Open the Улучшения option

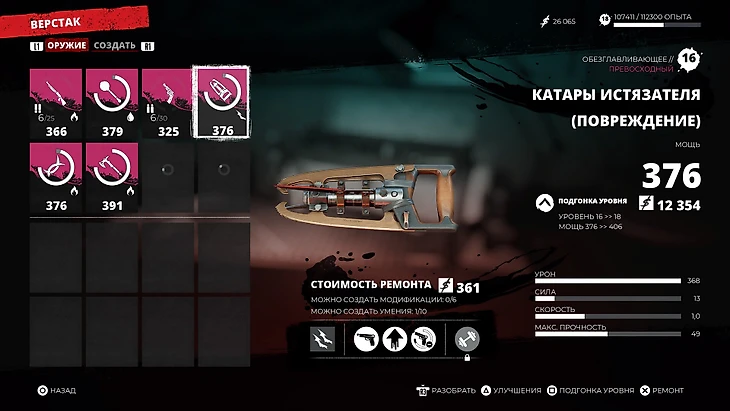tap(517, 391)
